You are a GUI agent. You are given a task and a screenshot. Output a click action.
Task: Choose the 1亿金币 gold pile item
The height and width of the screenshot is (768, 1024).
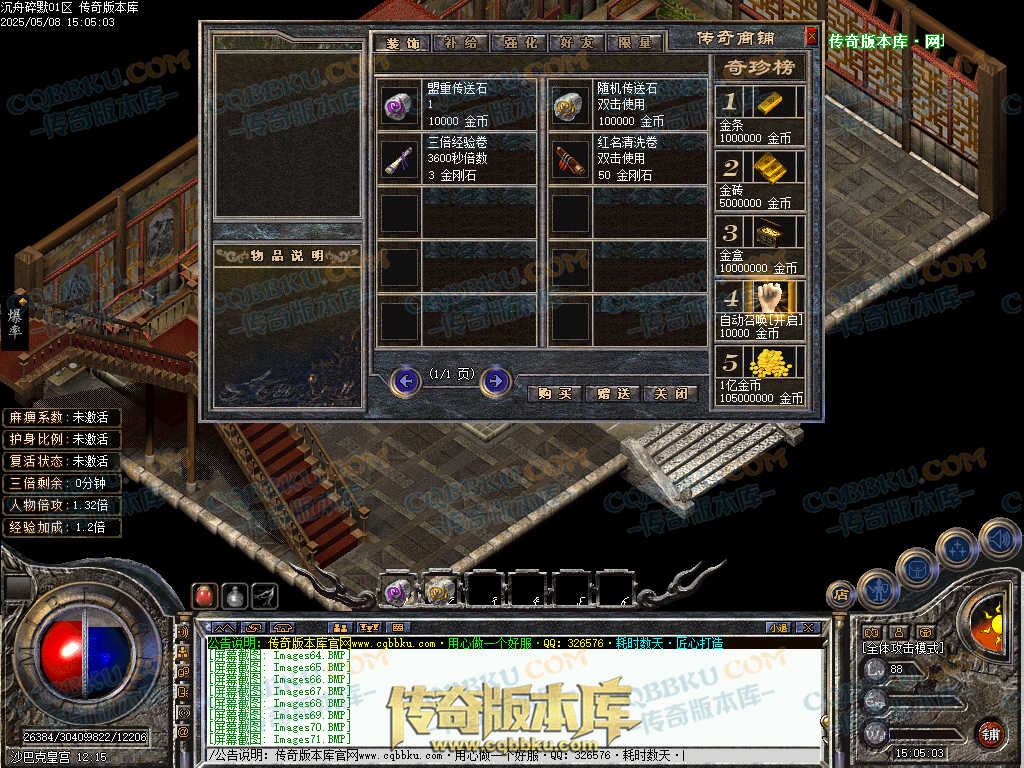pyautogui.click(x=777, y=362)
